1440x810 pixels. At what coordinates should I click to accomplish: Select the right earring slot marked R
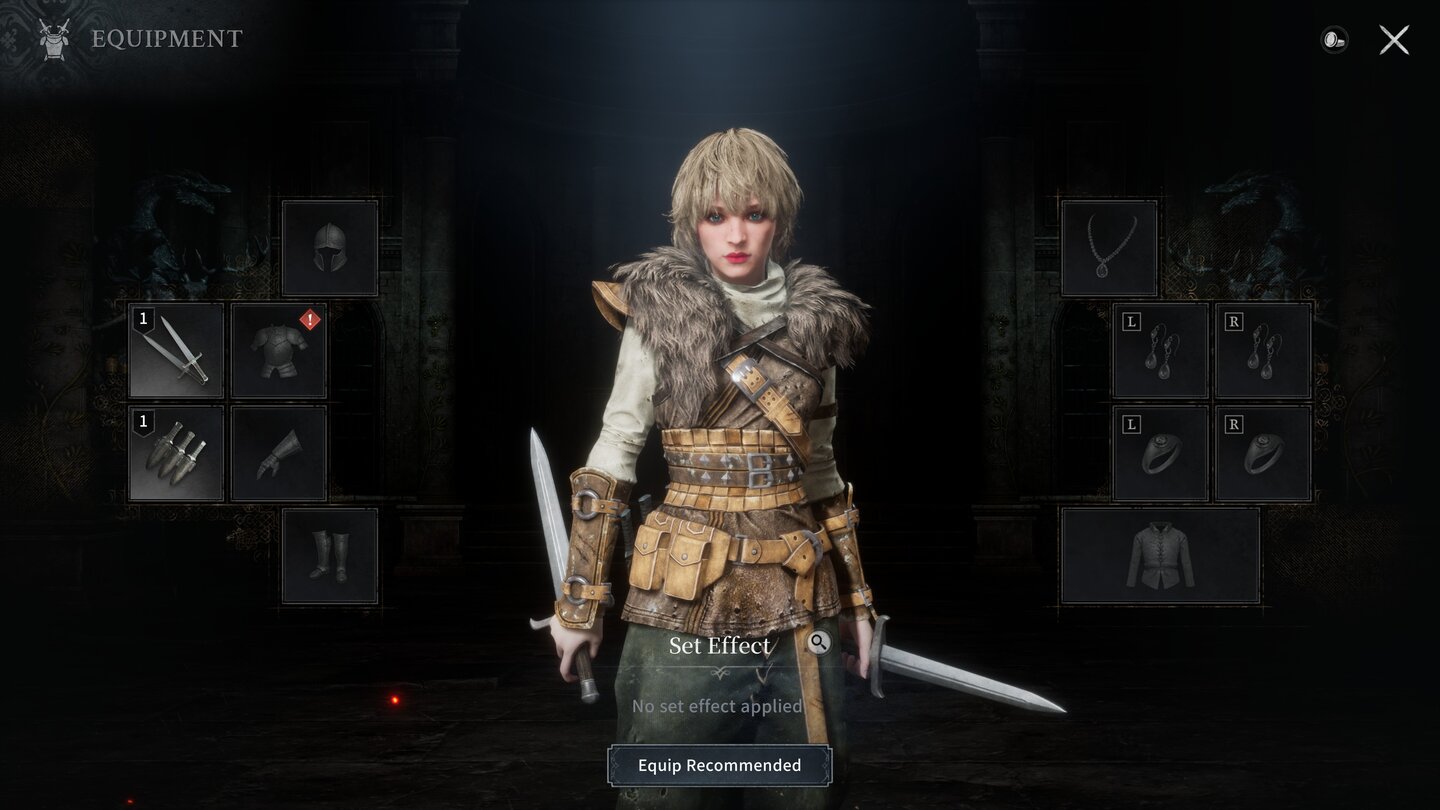click(1262, 351)
